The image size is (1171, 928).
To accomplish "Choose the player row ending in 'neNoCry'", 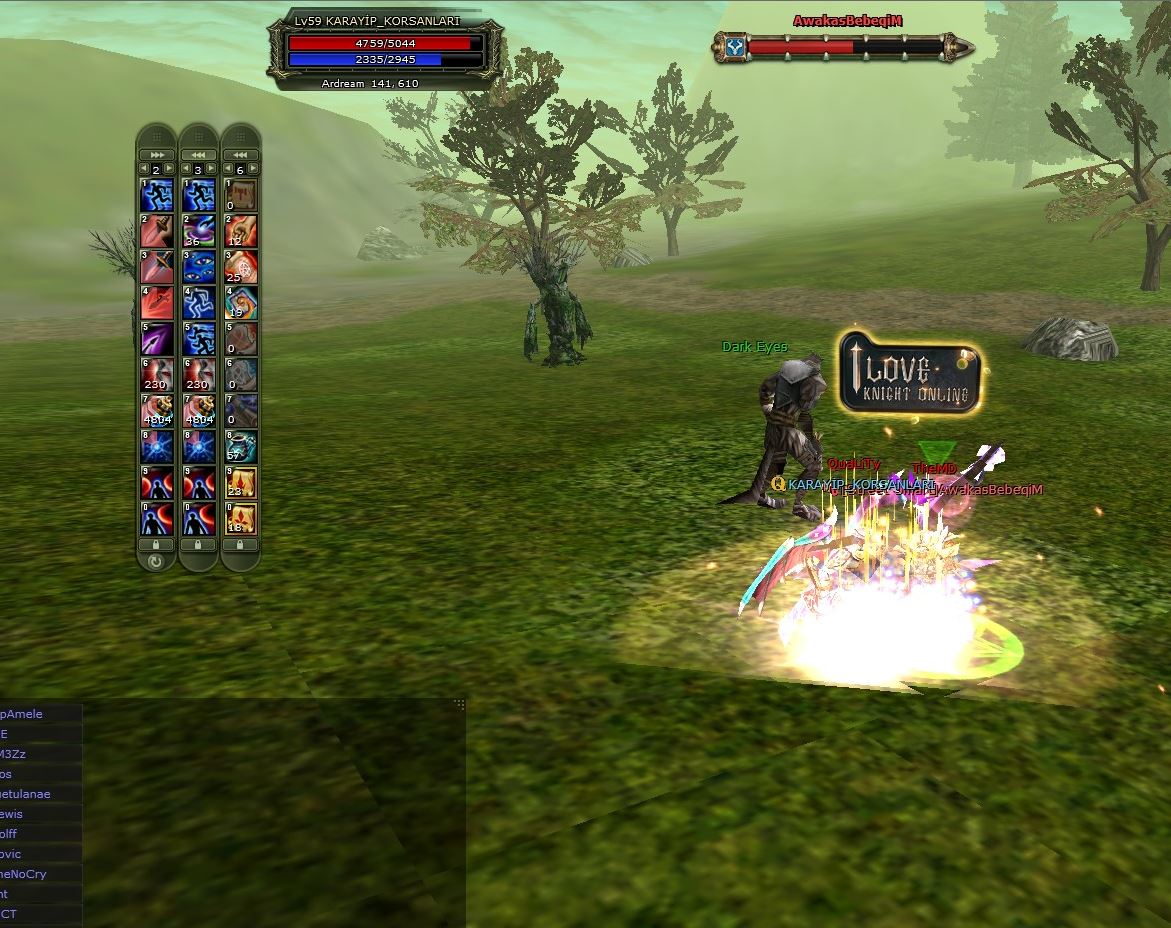I will [x=30, y=874].
